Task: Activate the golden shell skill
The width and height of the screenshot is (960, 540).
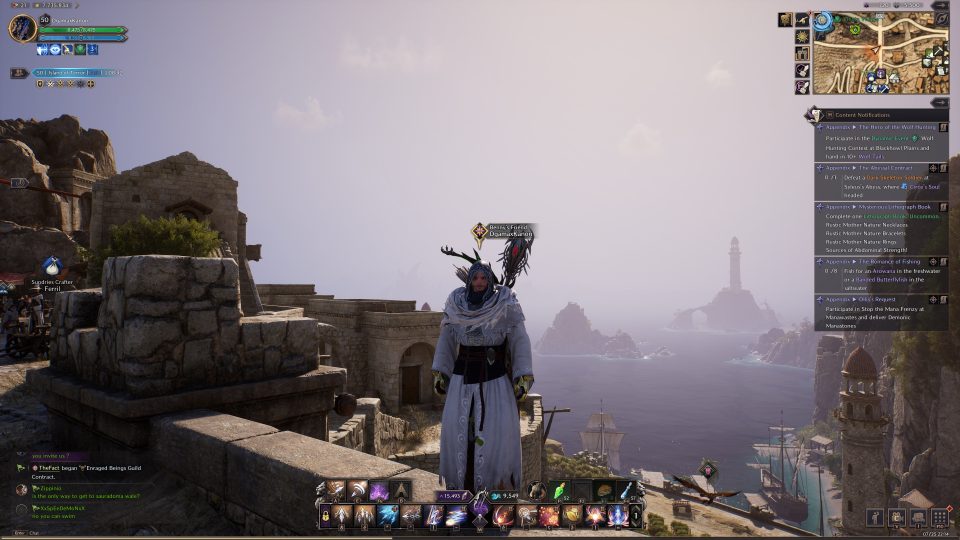Action: pyautogui.click(x=572, y=516)
